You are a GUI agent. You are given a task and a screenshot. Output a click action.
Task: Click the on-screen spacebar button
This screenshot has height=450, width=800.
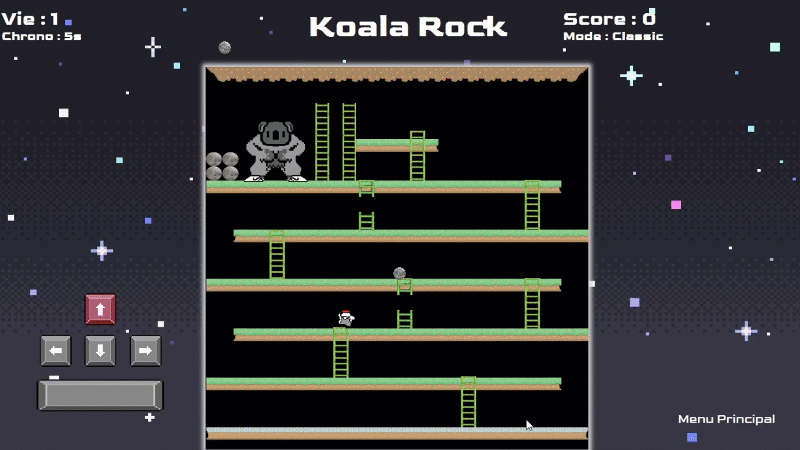click(x=100, y=395)
